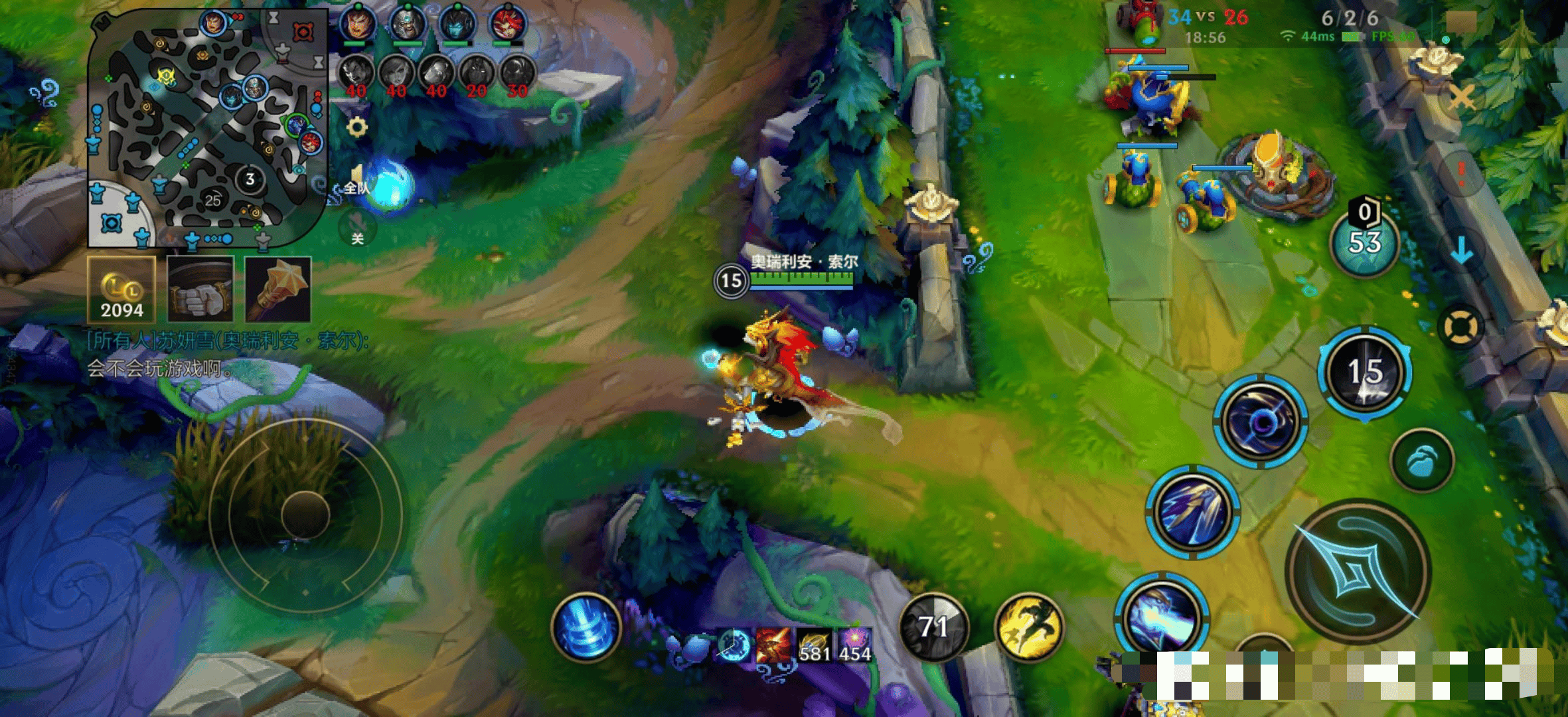Select the summoner spell showing 71 cooldown

(933, 627)
